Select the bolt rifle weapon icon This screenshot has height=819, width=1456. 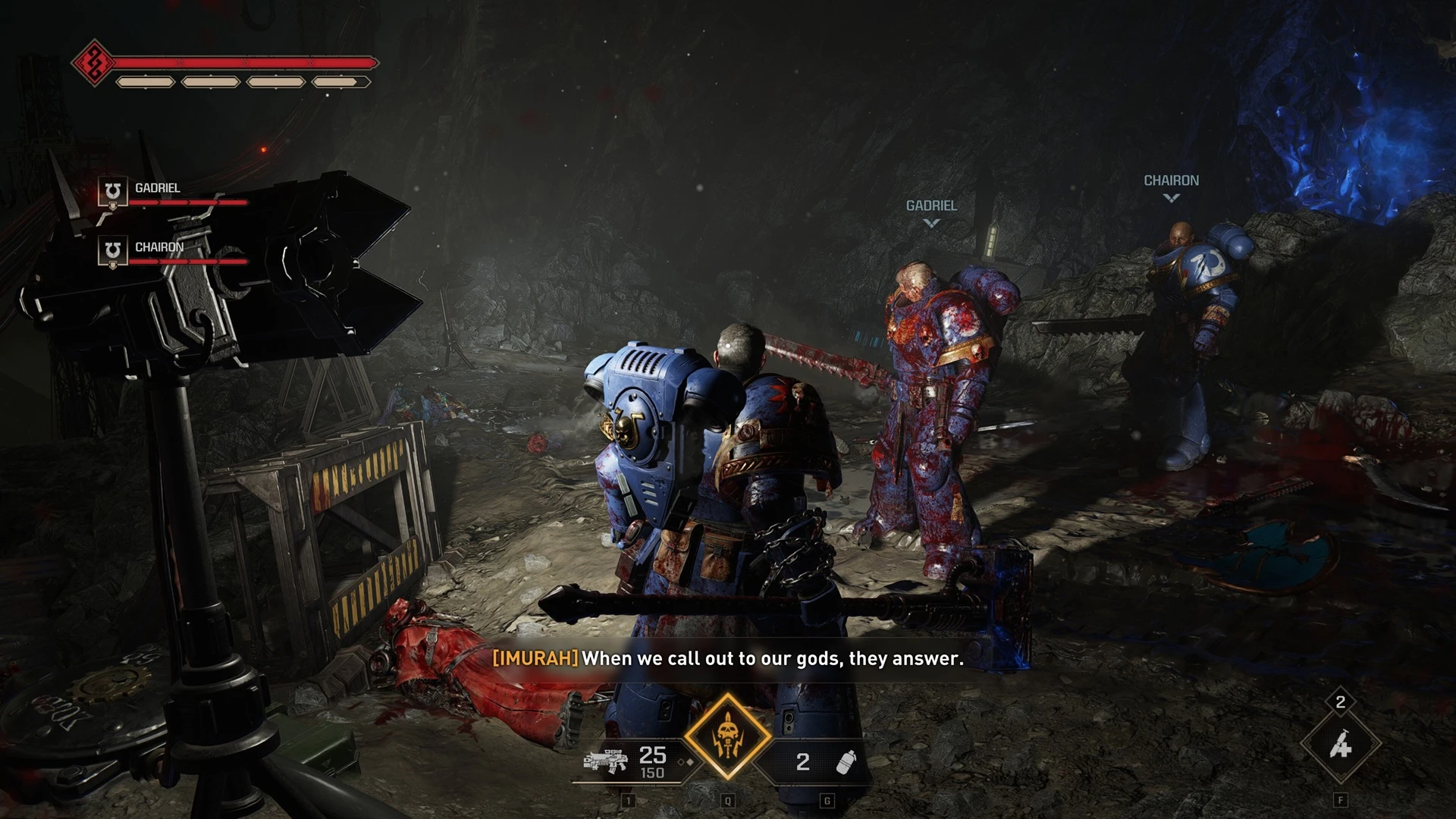605,761
